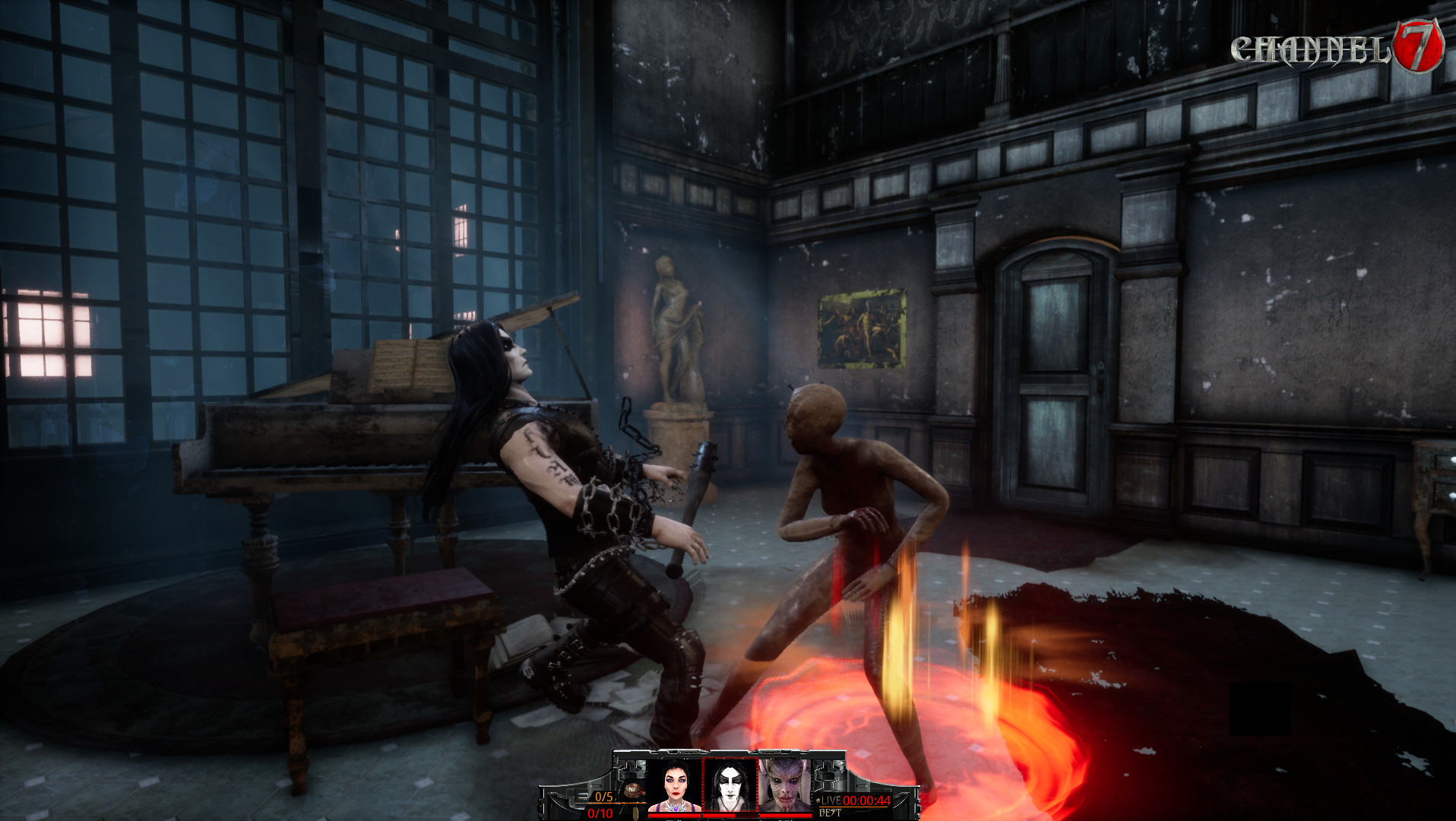Image resolution: width=1456 pixels, height=821 pixels.
Task: Click the orange 0/5 counter
Action: (604, 797)
